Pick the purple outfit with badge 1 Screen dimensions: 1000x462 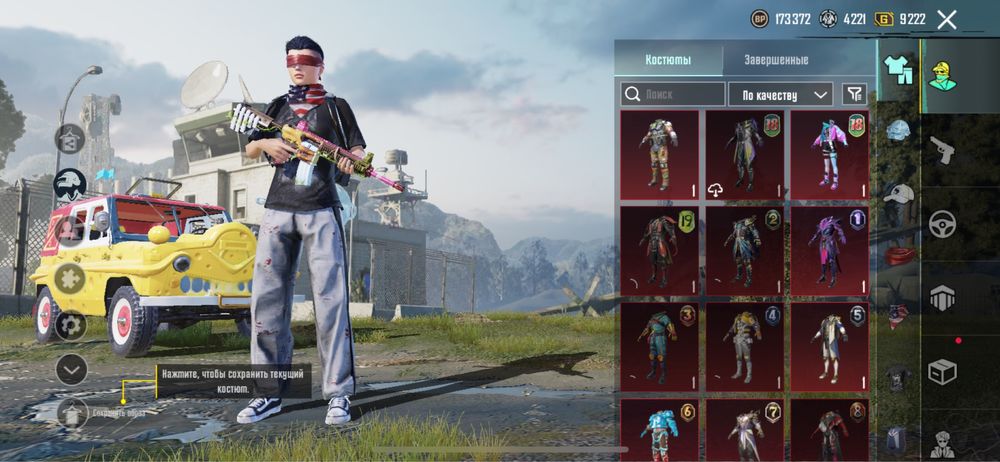pyautogui.click(x=830, y=250)
